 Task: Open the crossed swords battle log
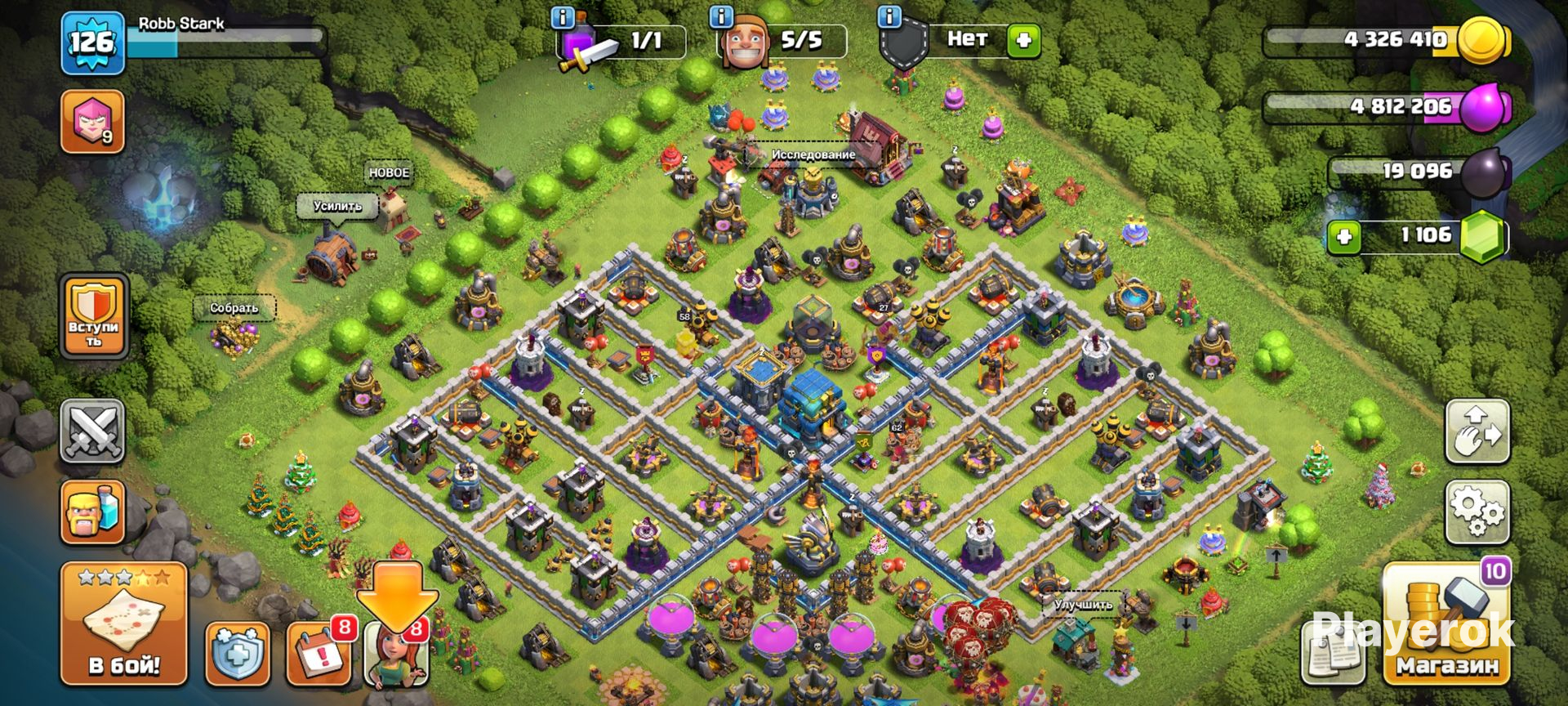92,431
